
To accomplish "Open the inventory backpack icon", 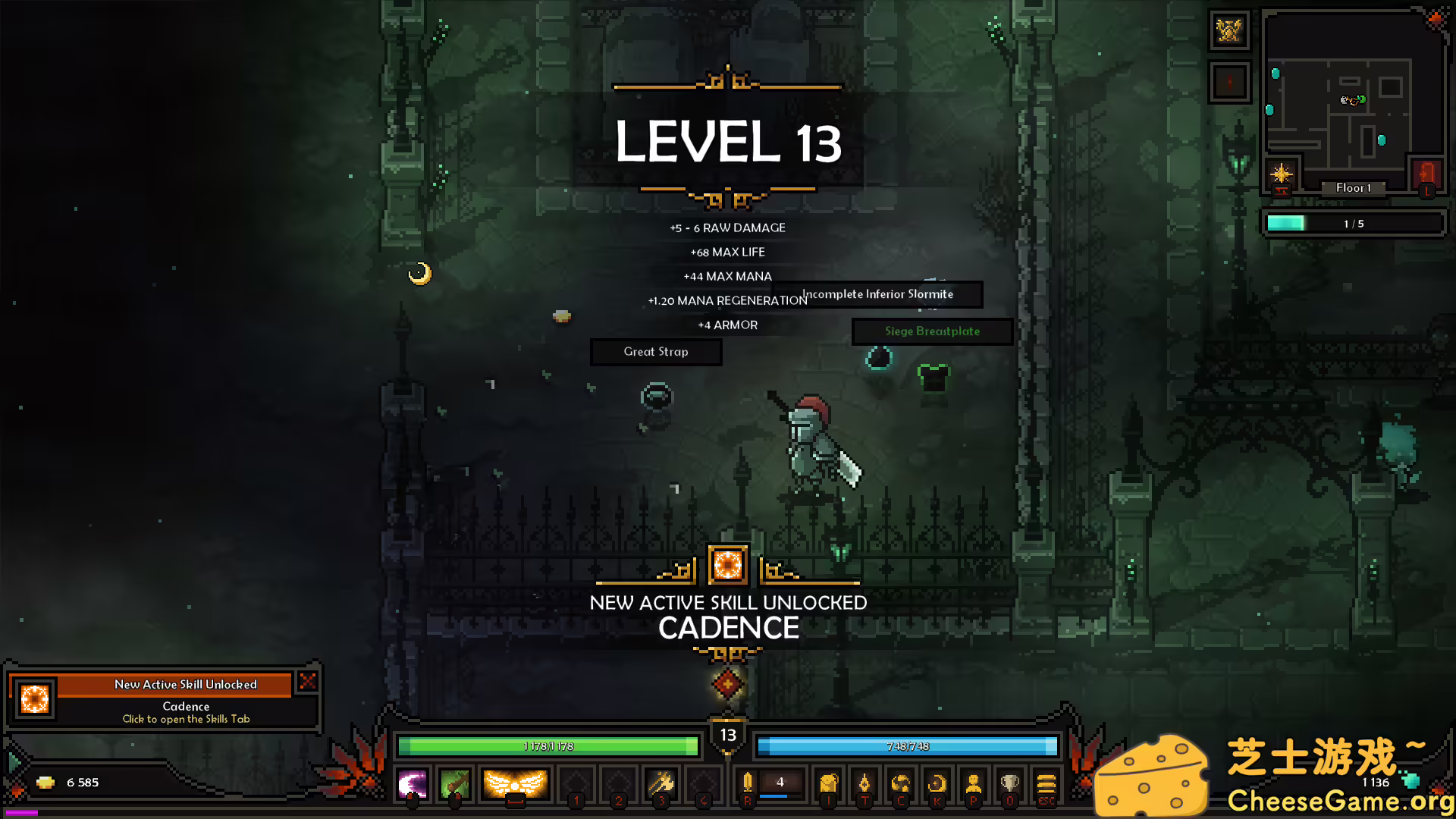I will [x=830, y=783].
